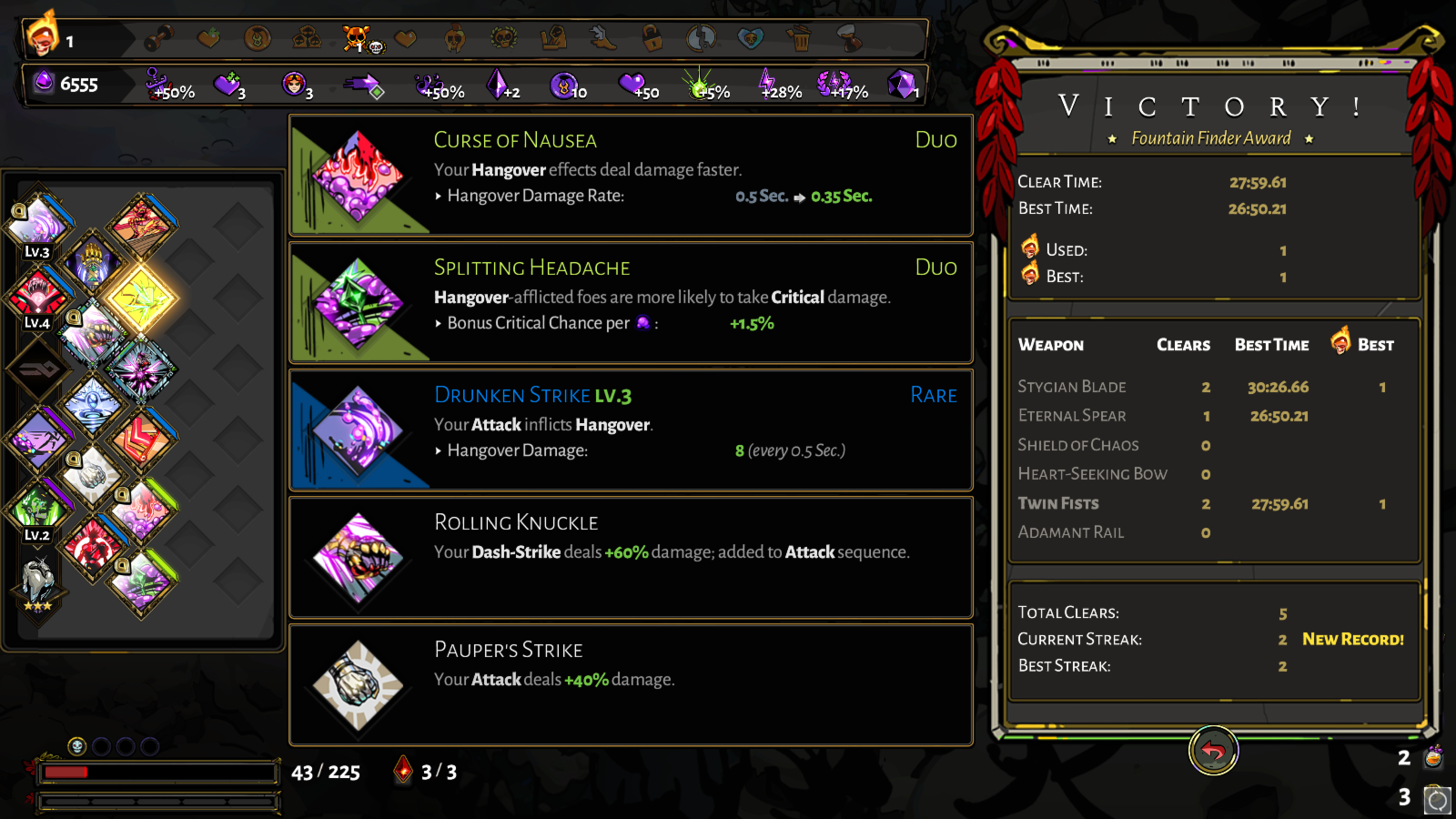
Task: Click the padlock icon in the top condition bar
Action: [650, 36]
